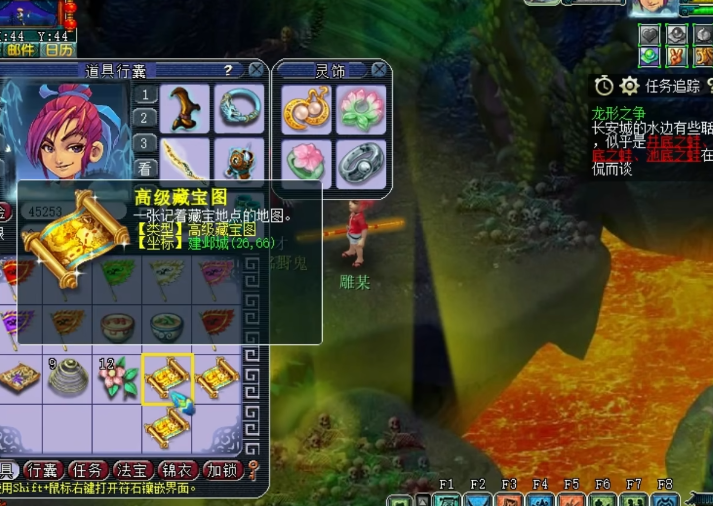Open quest tracker settings gear
Viewport: 713px width, 506px height.
click(x=629, y=86)
